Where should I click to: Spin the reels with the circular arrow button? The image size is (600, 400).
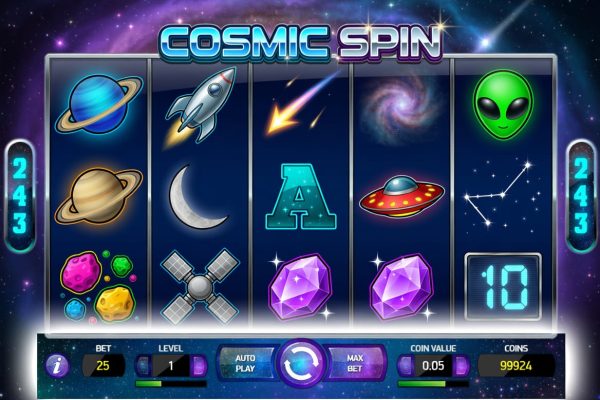click(301, 363)
